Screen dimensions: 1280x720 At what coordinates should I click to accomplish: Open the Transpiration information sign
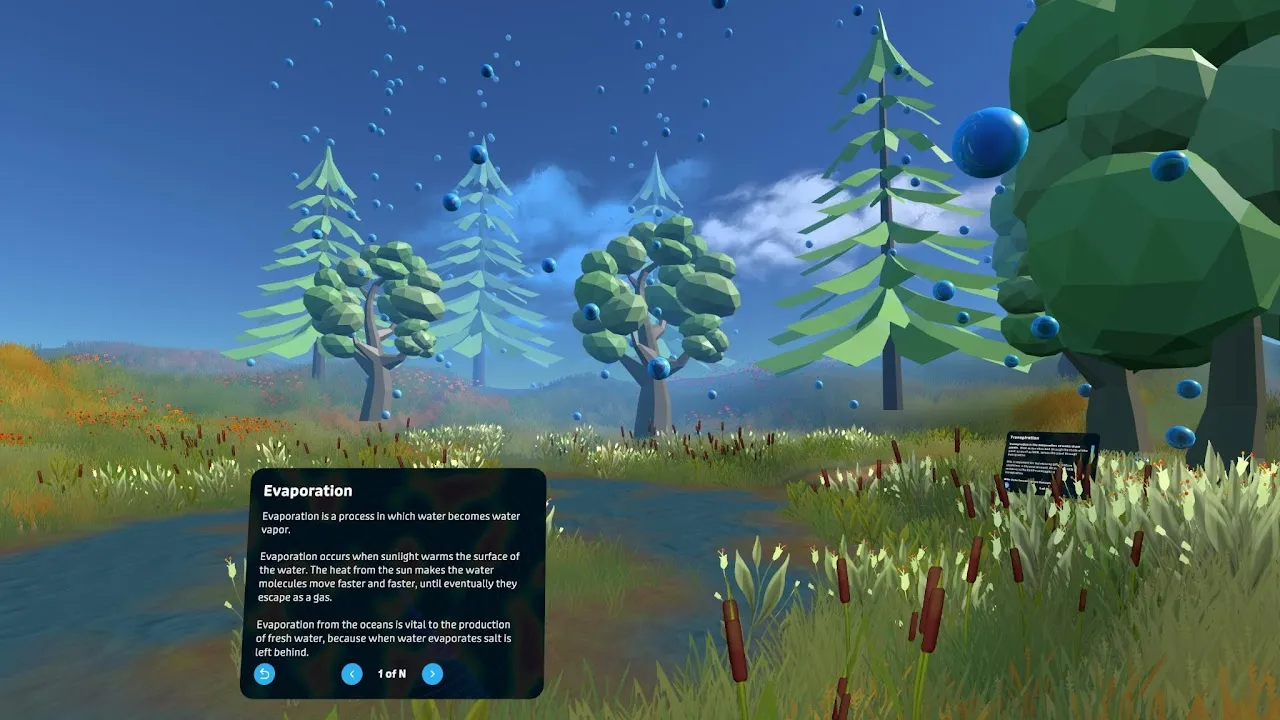1048,462
